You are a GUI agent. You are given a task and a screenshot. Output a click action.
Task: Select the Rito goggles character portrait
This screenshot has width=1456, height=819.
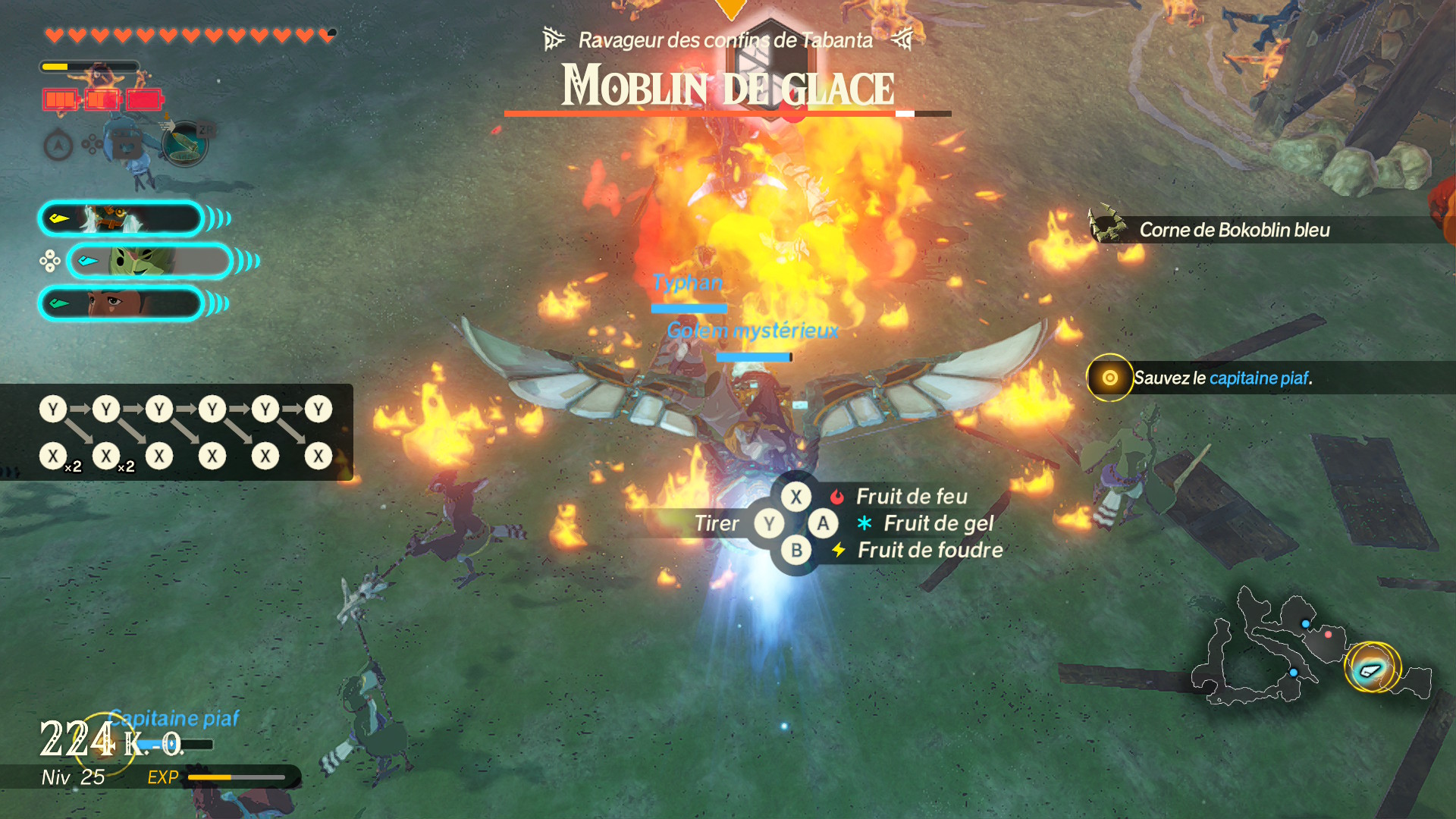pyautogui.click(x=121, y=219)
